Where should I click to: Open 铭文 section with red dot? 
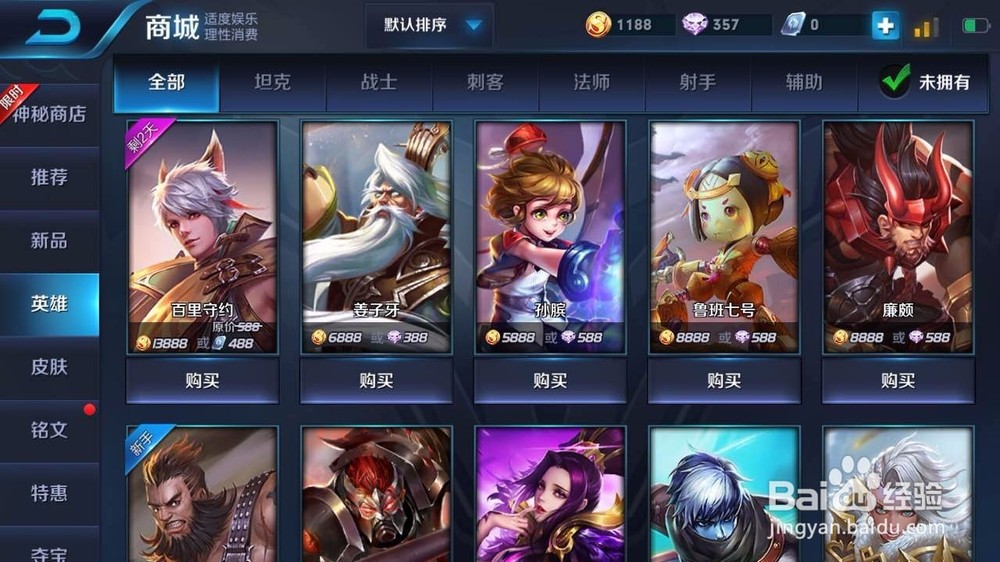pos(49,429)
